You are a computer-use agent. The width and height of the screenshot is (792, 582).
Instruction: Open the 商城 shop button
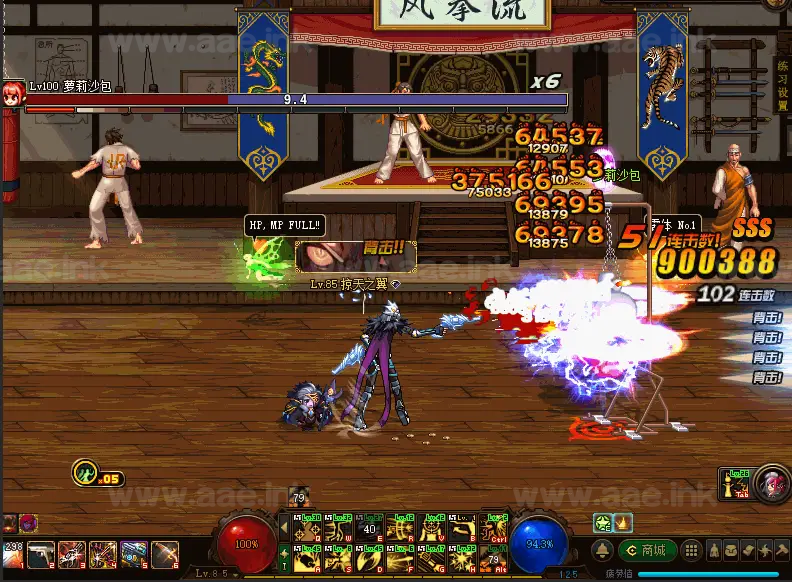click(x=647, y=551)
